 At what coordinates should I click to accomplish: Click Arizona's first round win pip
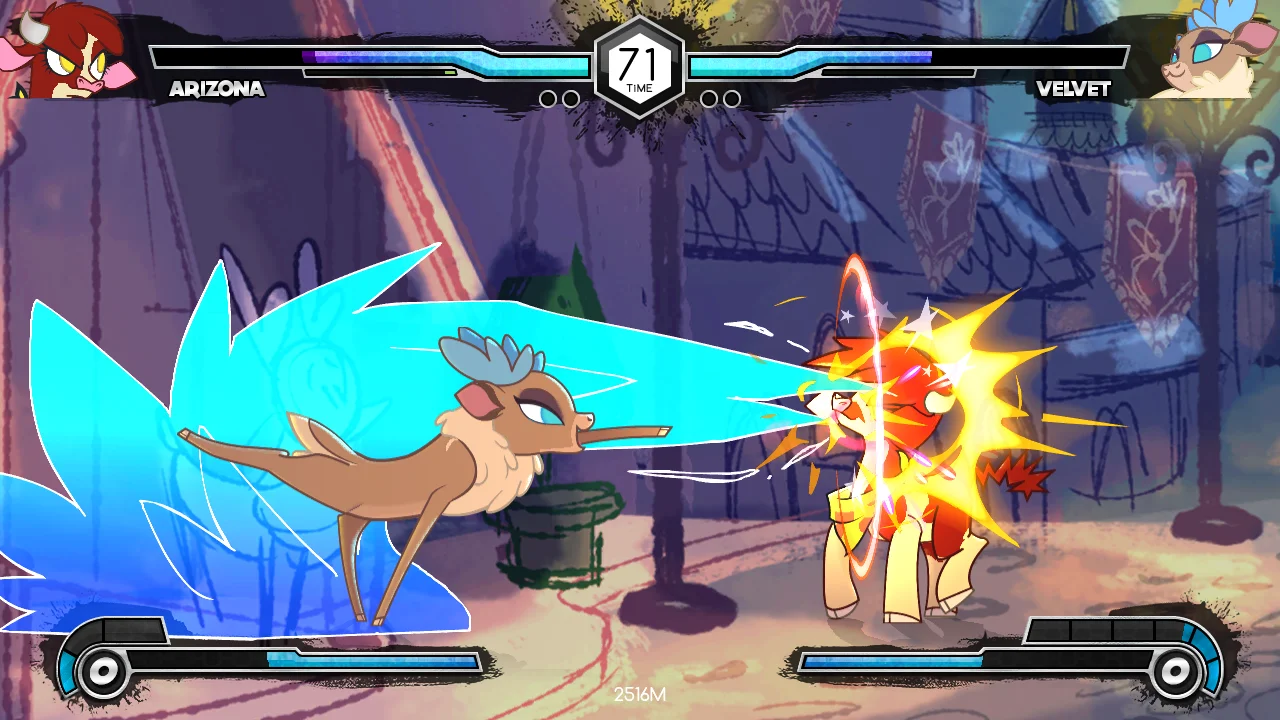(x=548, y=97)
